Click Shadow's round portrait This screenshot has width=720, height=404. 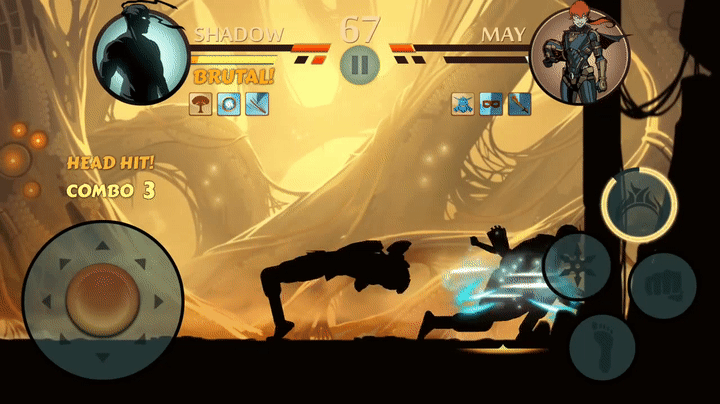click(141, 56)
